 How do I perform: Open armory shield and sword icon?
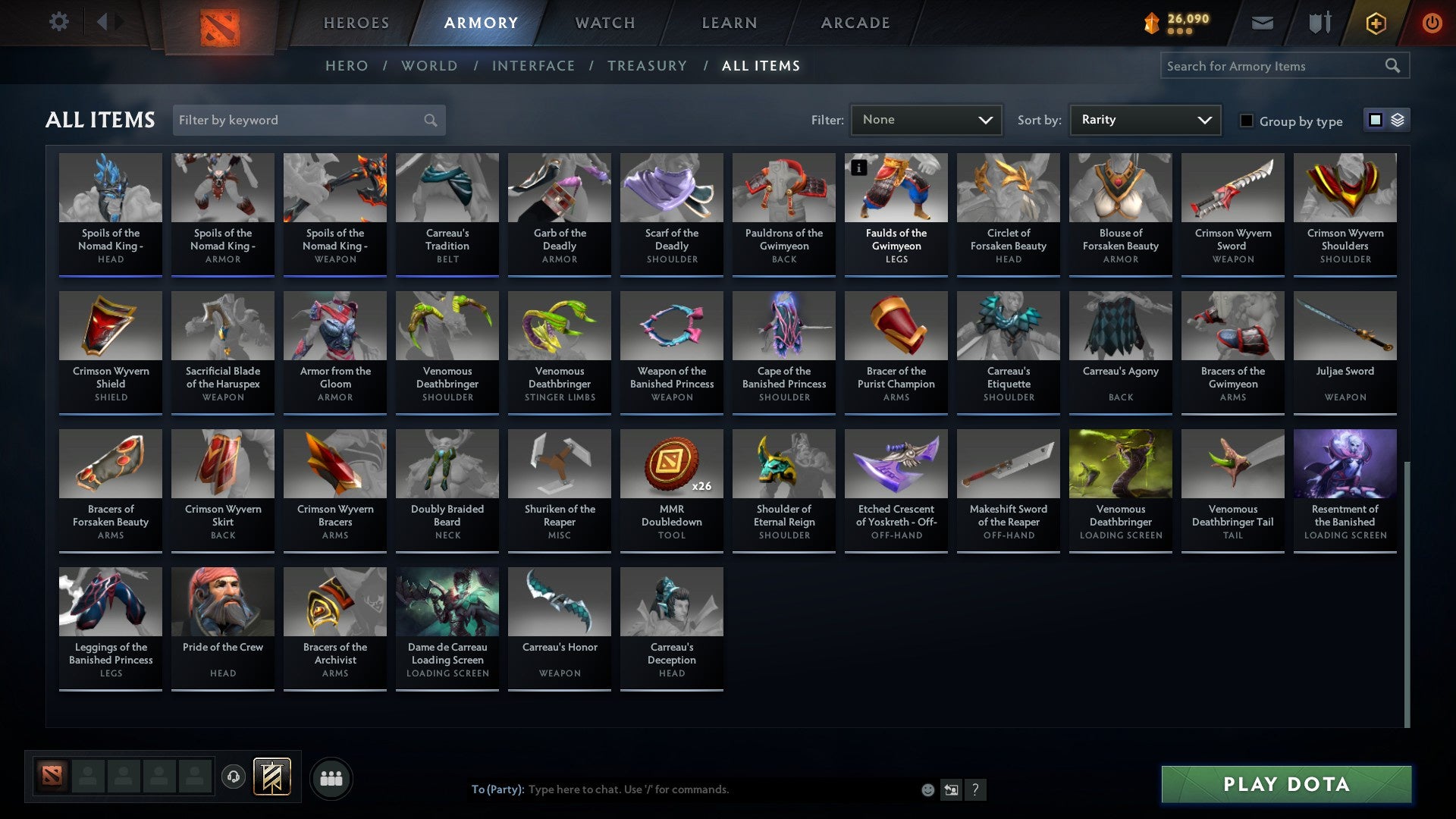(x=1319, y=23)
